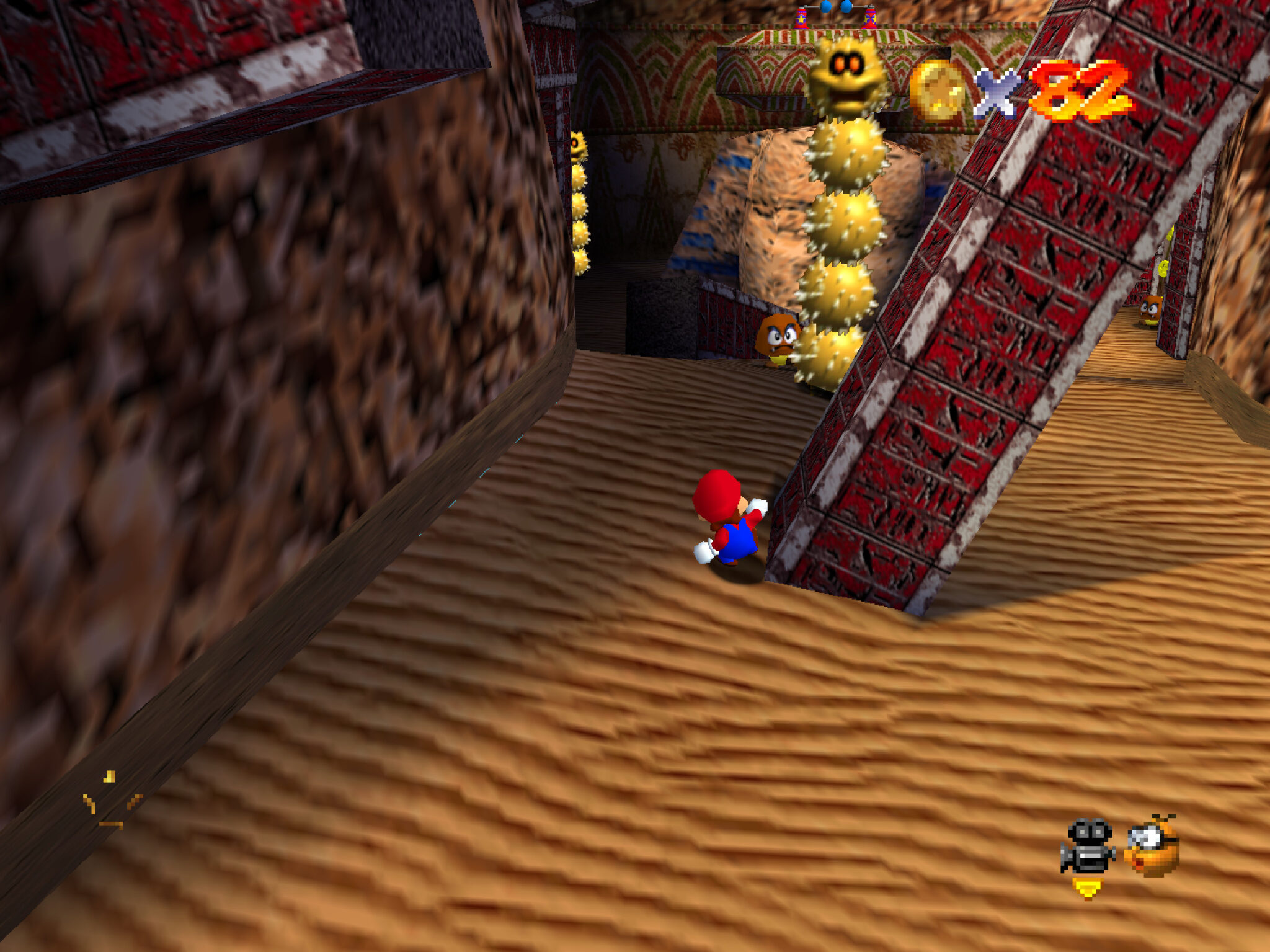Click the rightmost red post holding the Amp bar
1270x952 pixels.
pyautogui.click(x=869, y=20)
